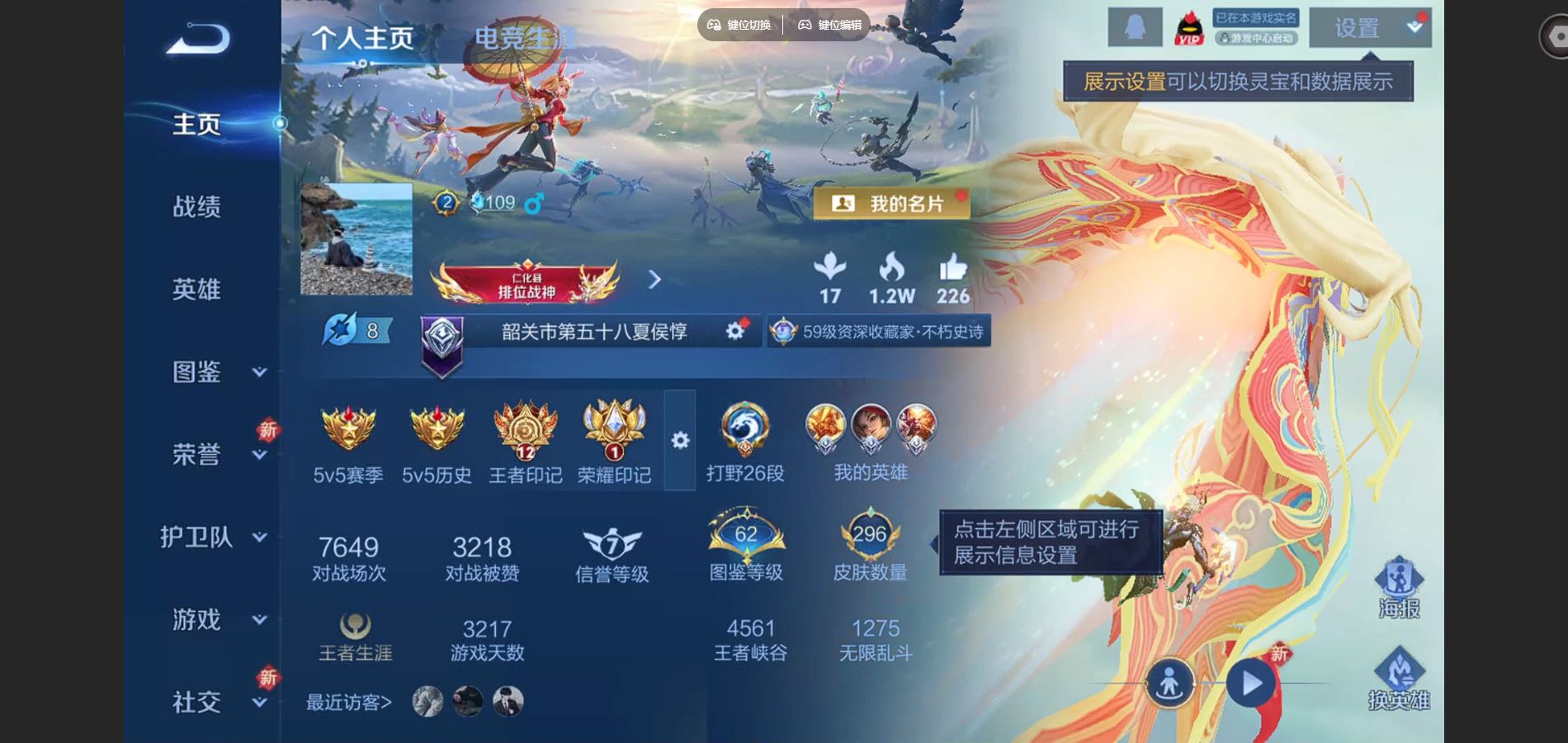
Task: Click the 键位切换 key-binding switch icon
Action: point(715,25)
